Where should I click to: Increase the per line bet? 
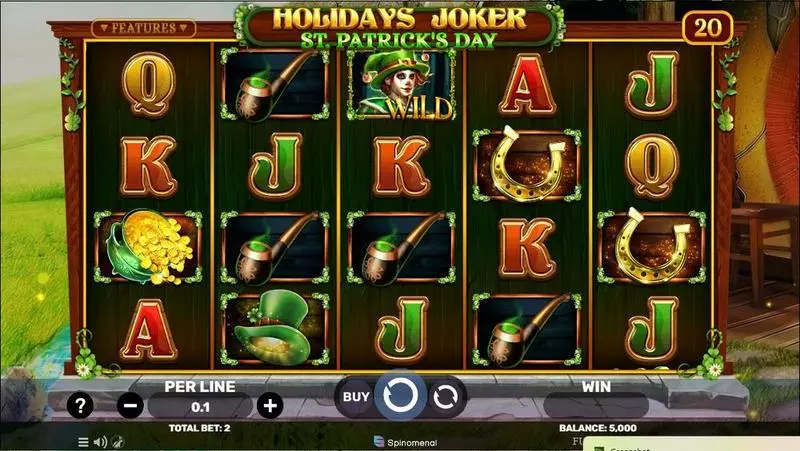[268, 406]
